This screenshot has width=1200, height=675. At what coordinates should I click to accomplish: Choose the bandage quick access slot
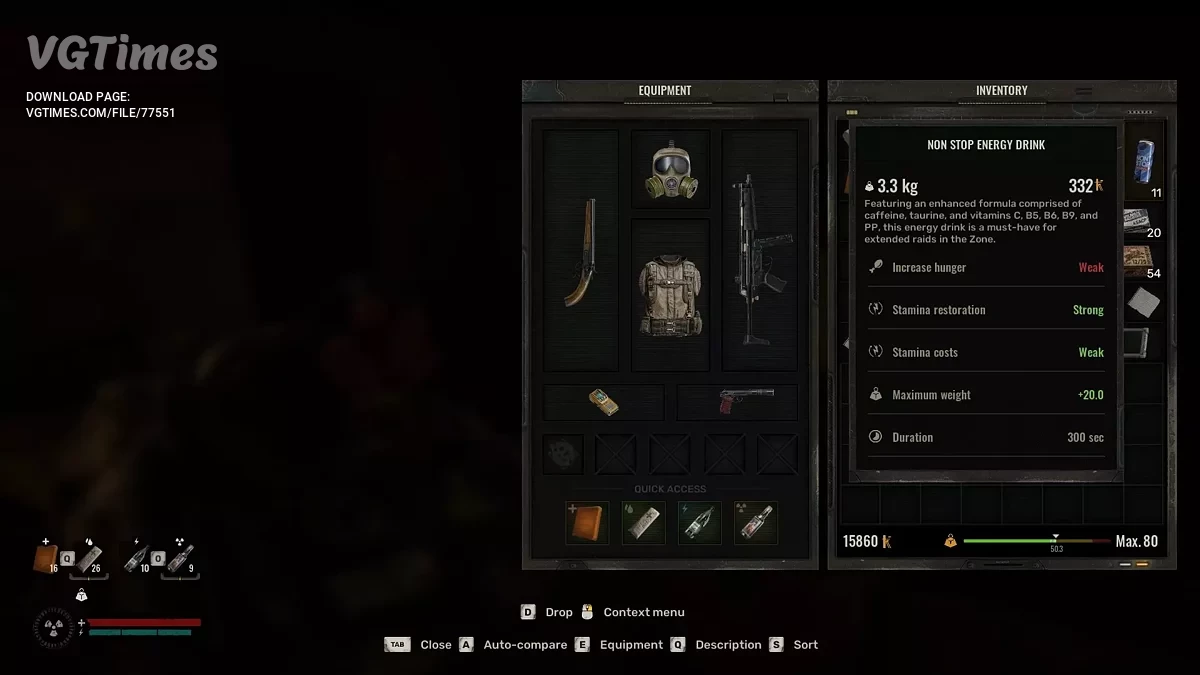(643, 523)
